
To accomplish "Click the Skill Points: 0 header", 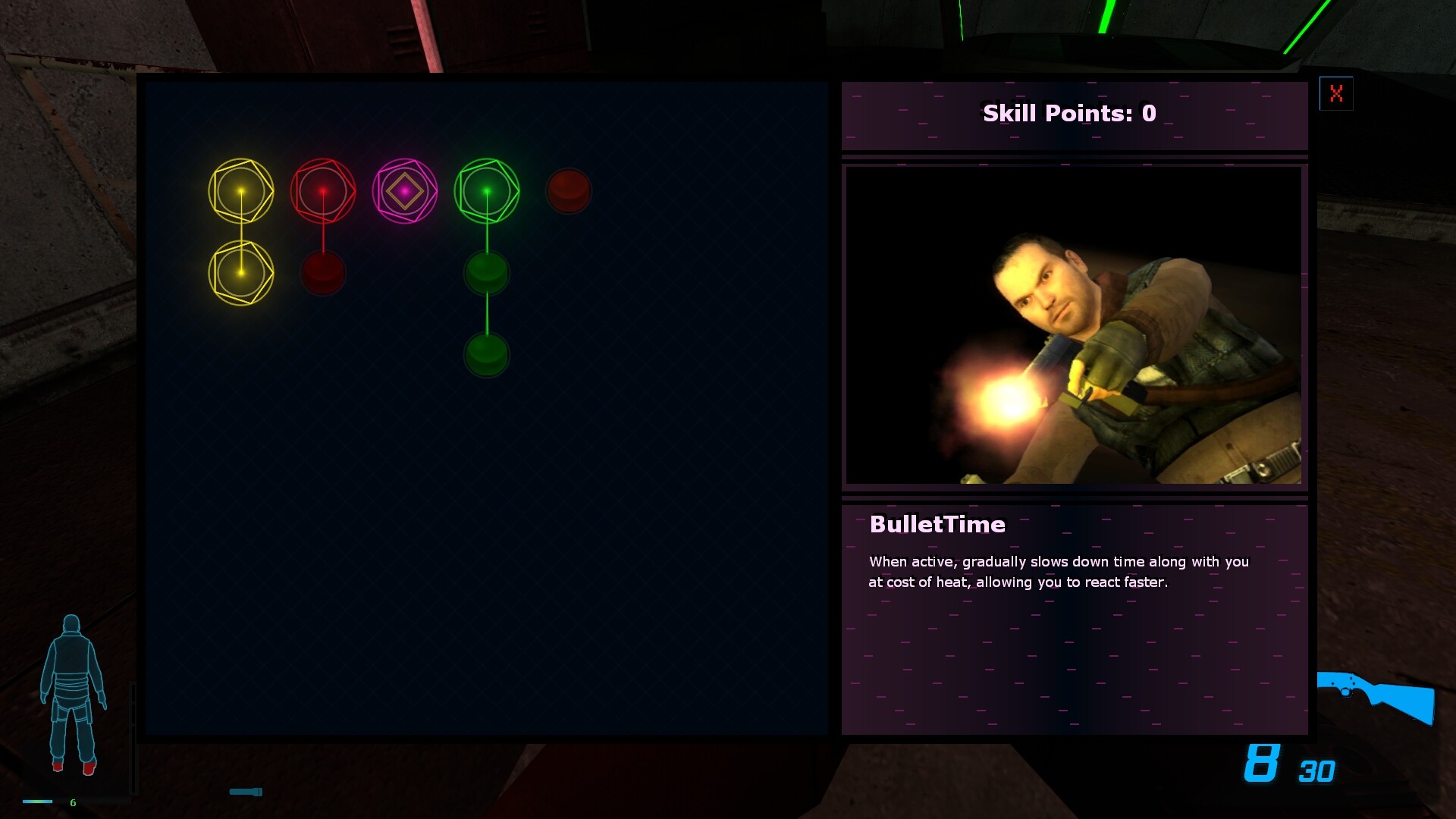I will tap(1068, 114).
